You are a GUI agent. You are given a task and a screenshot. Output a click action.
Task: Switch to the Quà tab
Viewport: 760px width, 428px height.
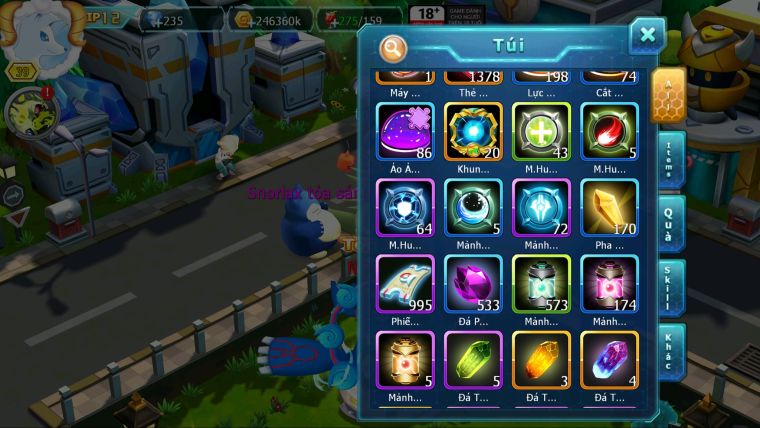coord(669,223)
